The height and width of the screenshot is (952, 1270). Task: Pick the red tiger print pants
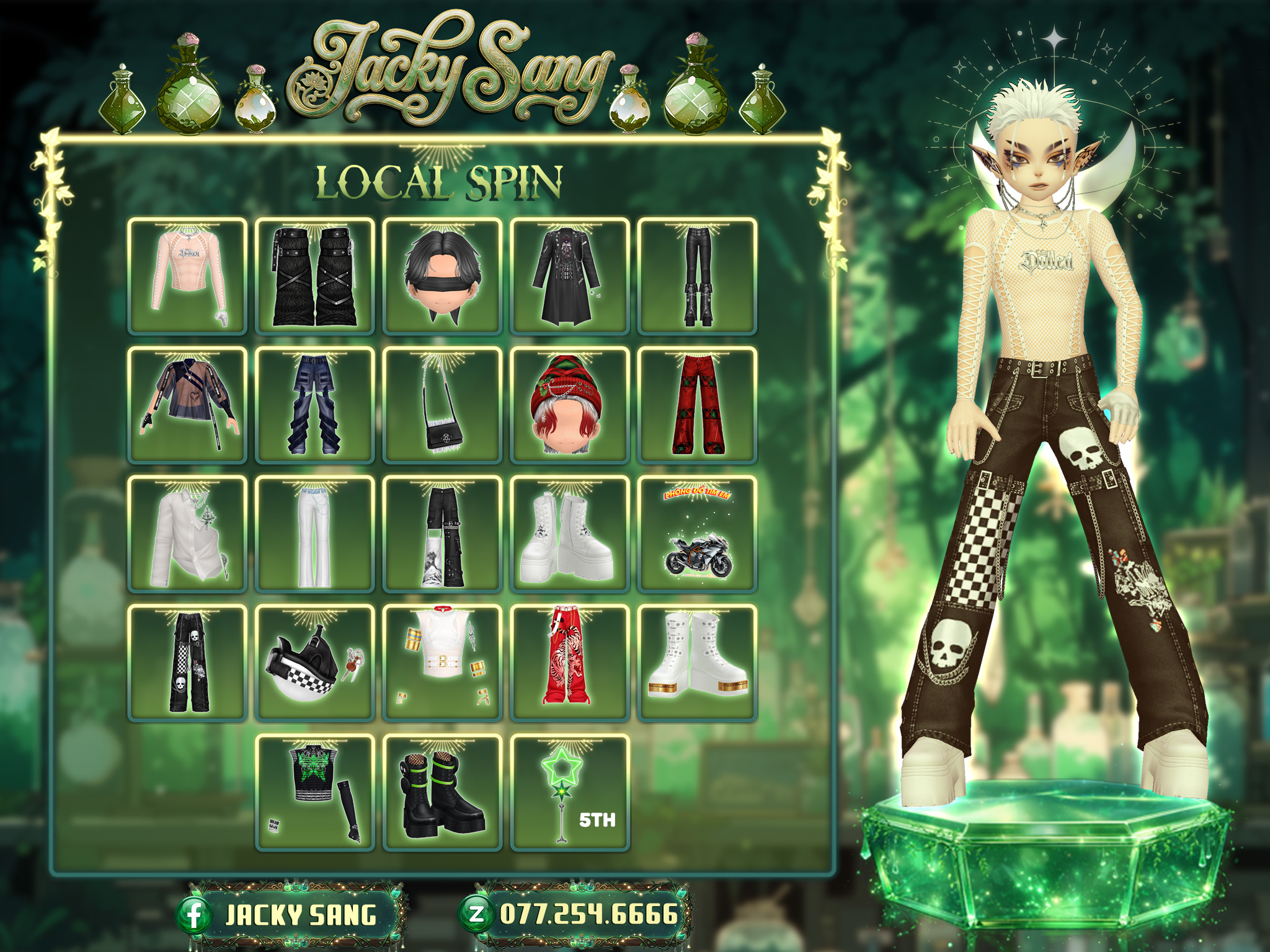coord(569,663)
